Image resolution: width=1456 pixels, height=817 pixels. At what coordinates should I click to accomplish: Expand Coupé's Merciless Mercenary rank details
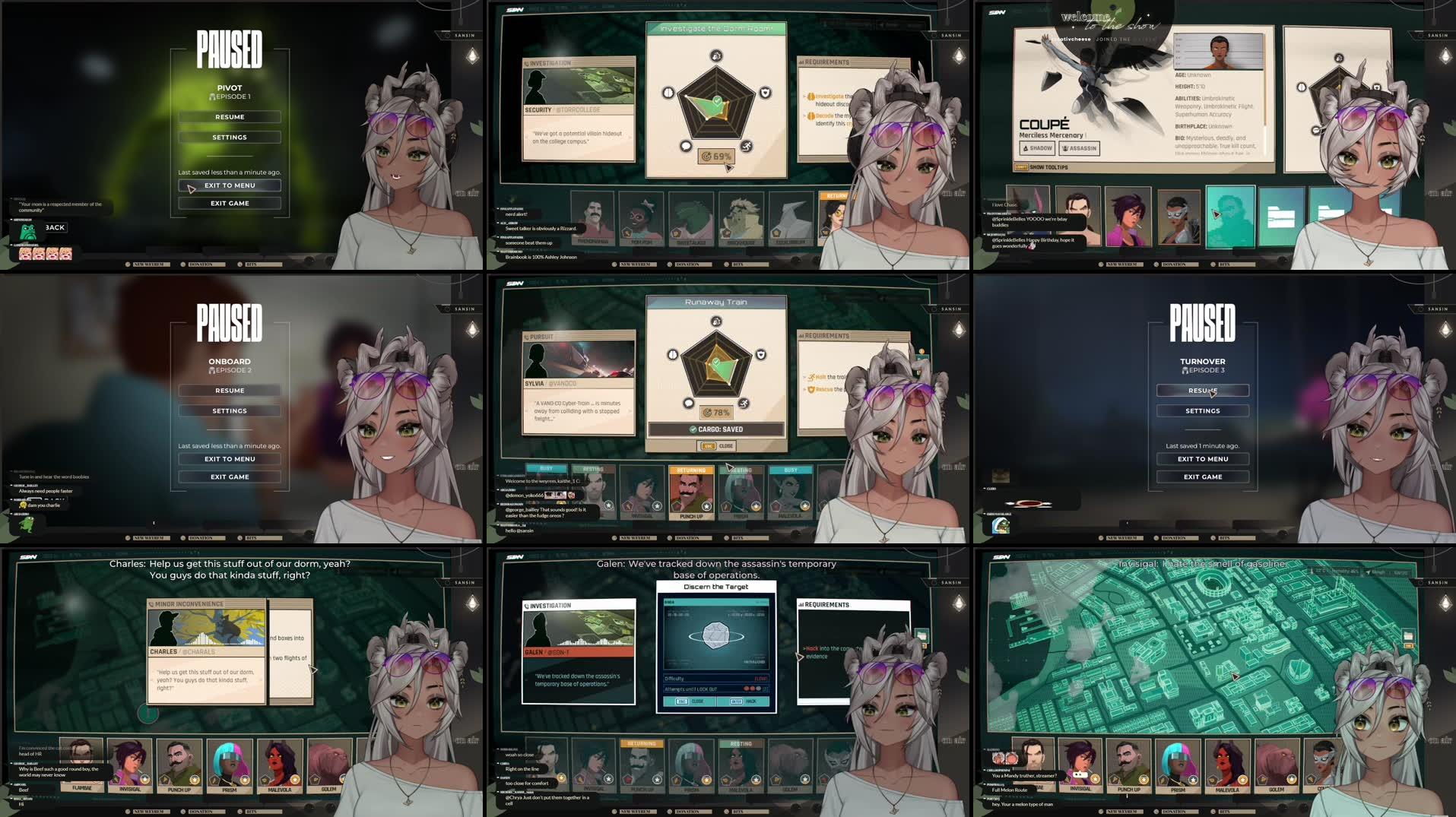pyautogui.click(x=1086, y=135)
